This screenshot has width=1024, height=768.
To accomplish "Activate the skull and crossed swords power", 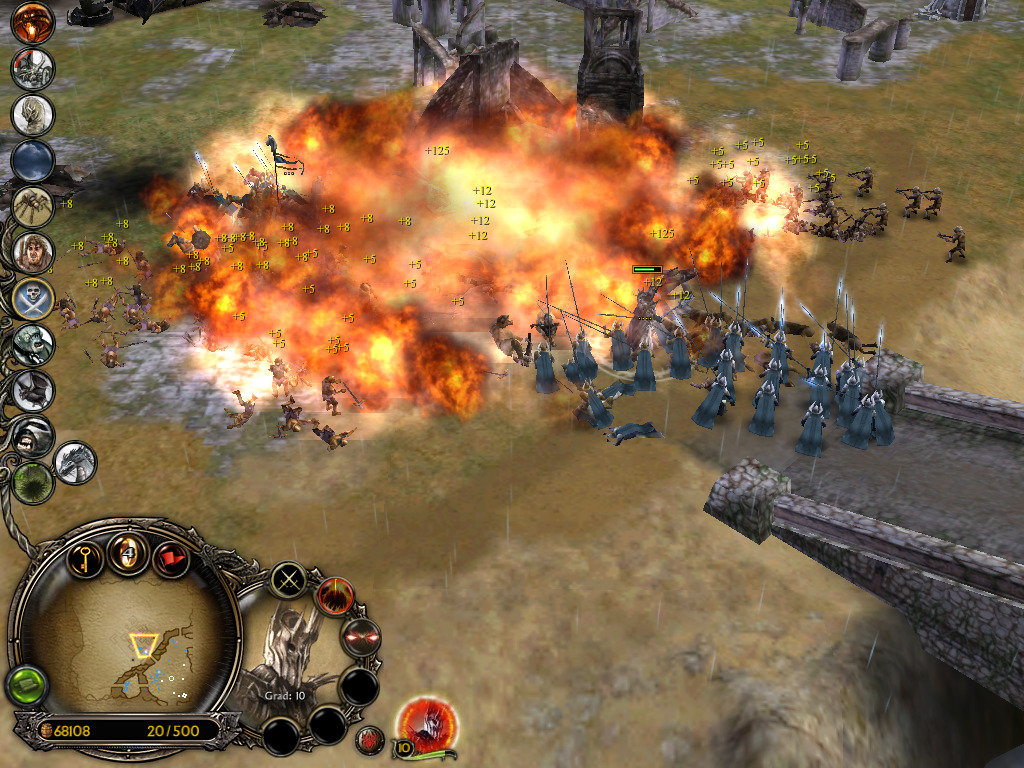I will click(32, 298).
